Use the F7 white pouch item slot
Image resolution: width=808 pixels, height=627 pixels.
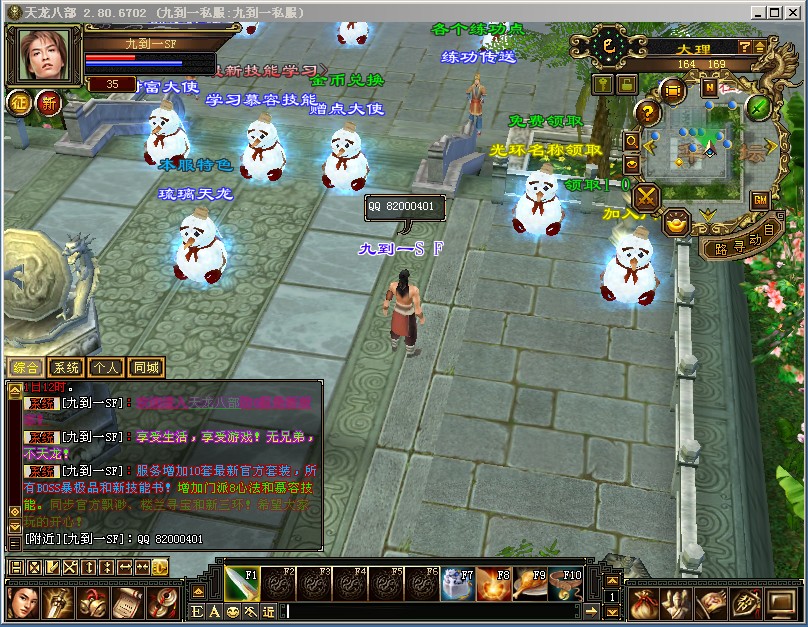tap(459, 583)
